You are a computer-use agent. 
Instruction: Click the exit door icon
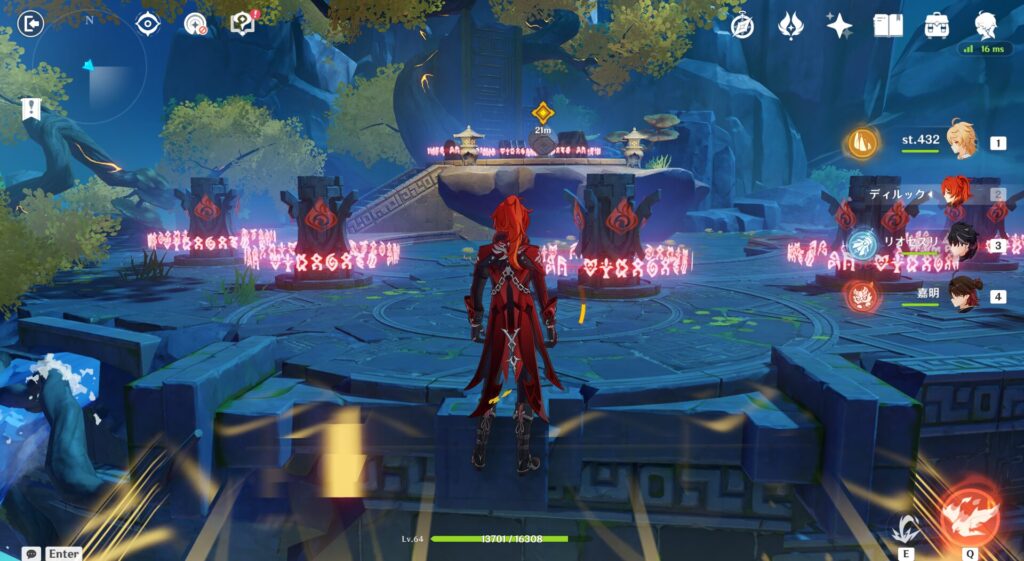[30, 23]
